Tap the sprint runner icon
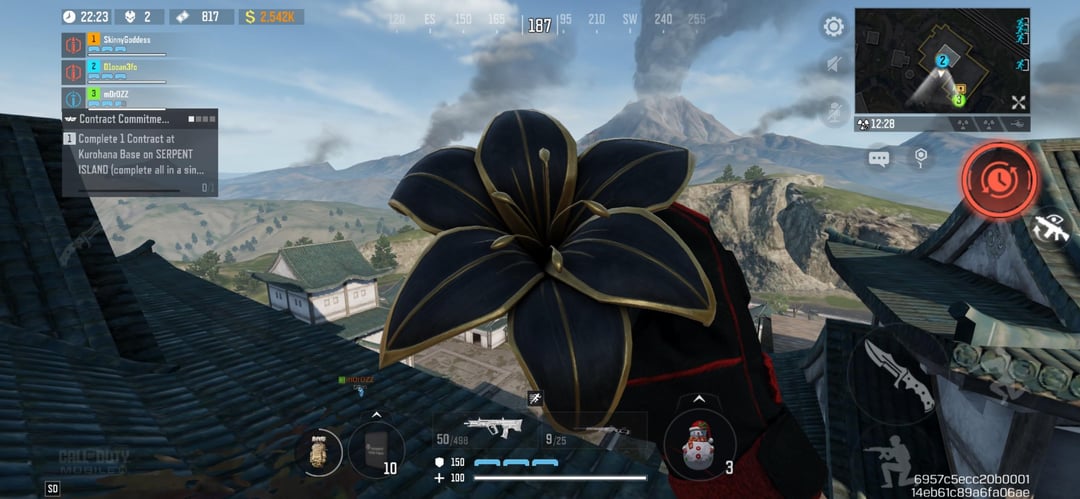This screenshot has width=1080, height=499. point(535,398)
